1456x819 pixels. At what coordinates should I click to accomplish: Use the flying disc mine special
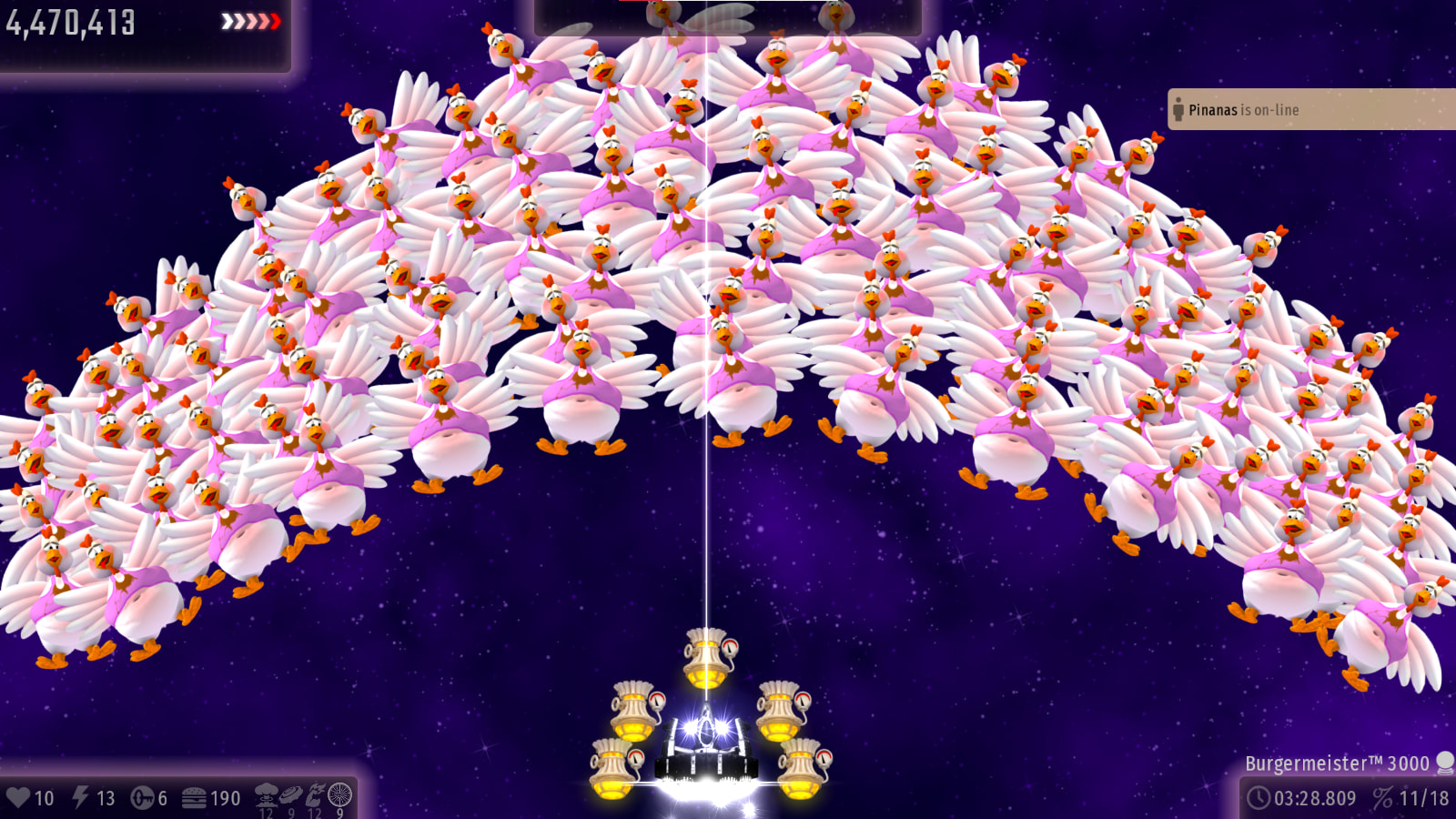tap(291, 794)
